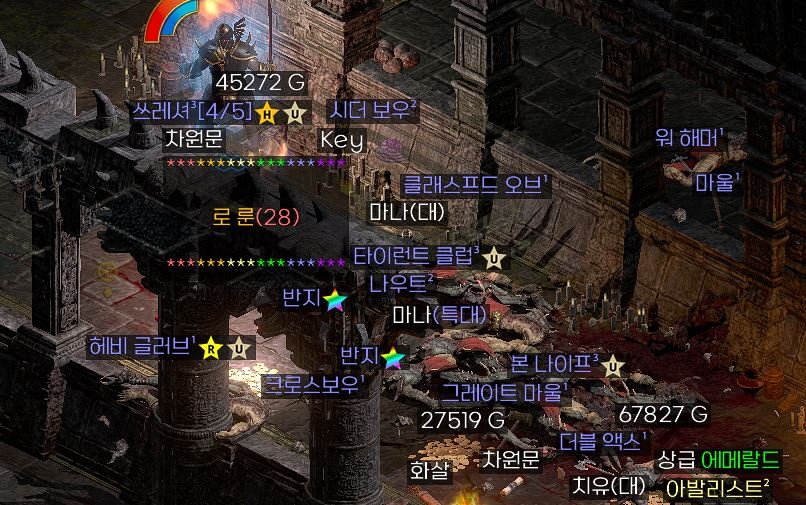The height and width of the screenshot is (505, 806).
Task: Select the 클래스프드 오브 item label
Action: coord(476,184)
